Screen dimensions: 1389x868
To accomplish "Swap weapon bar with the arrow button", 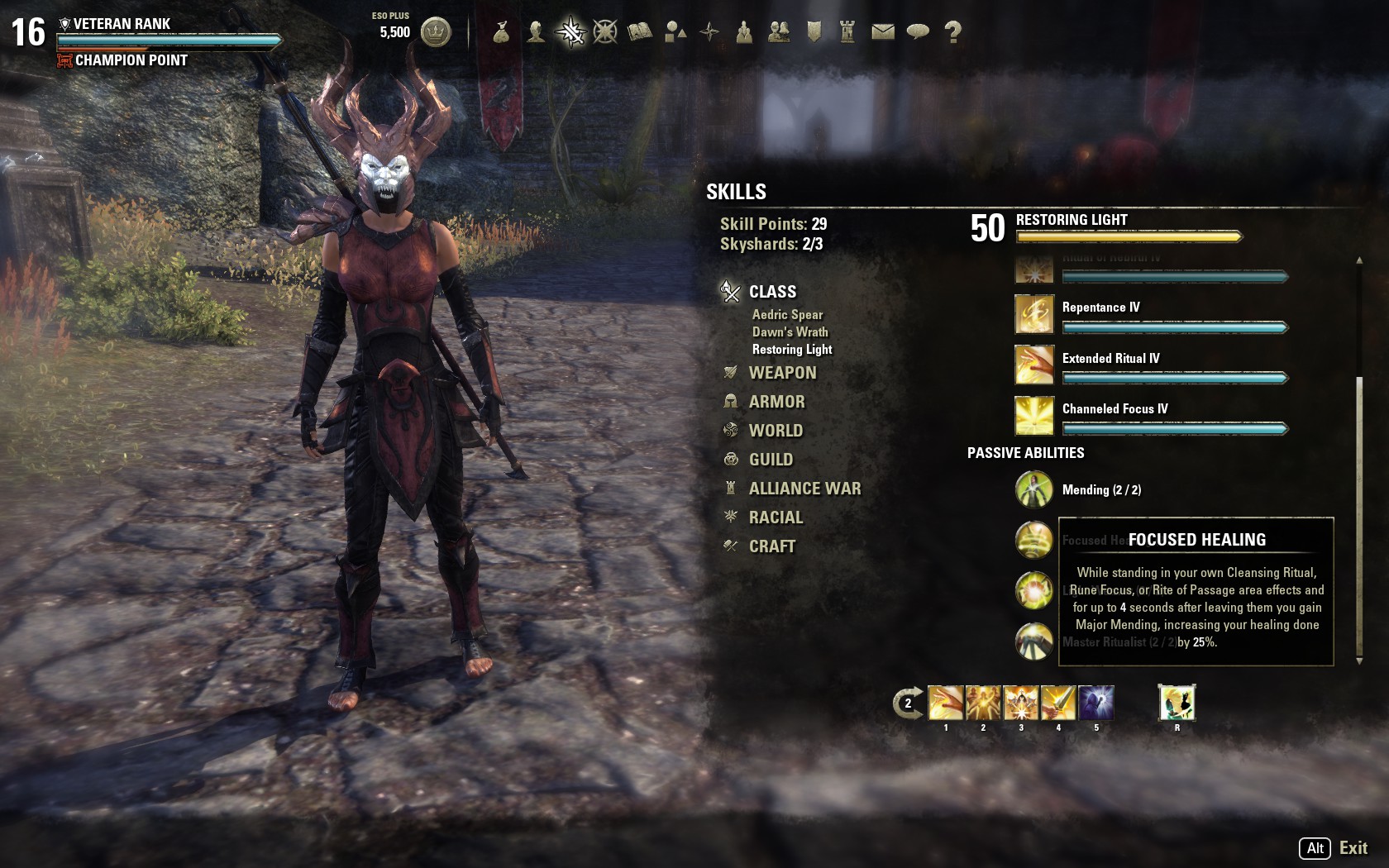I will pyautogui.click(x=907, y=703).
